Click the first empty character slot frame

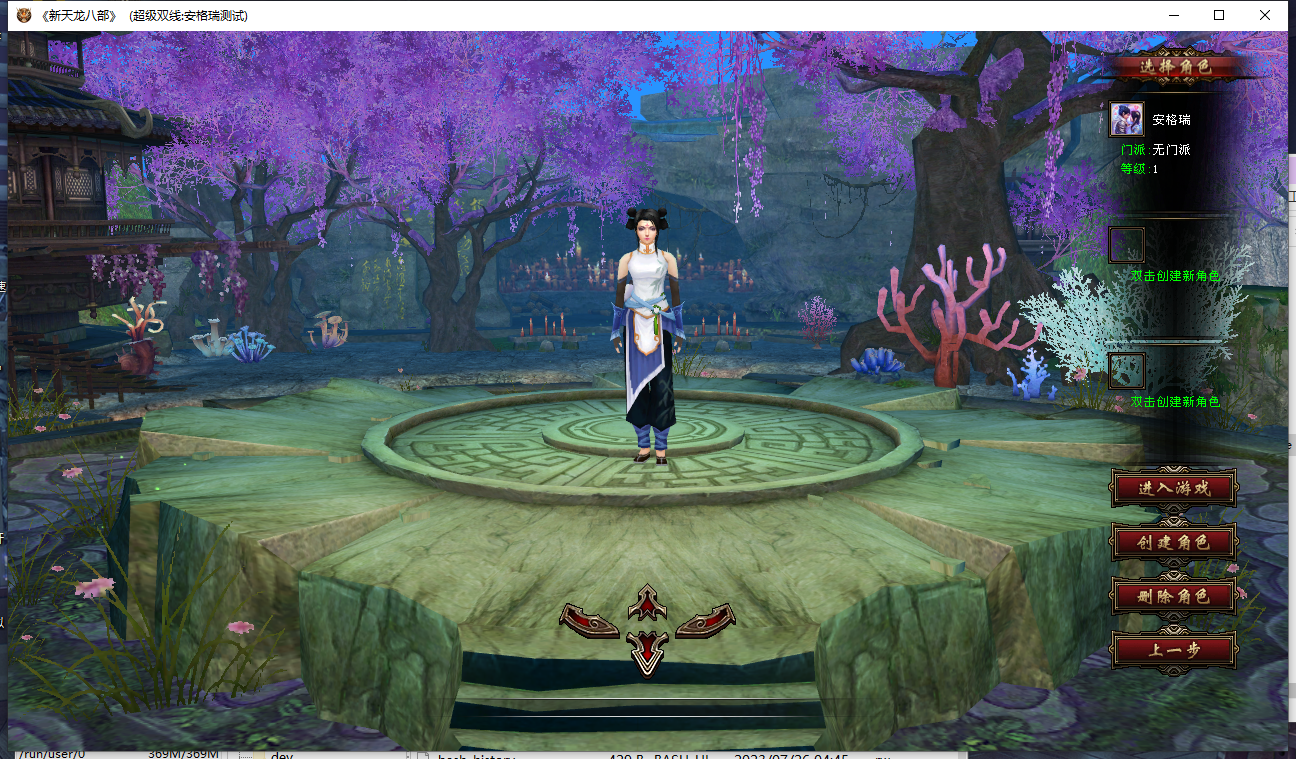1126,245
